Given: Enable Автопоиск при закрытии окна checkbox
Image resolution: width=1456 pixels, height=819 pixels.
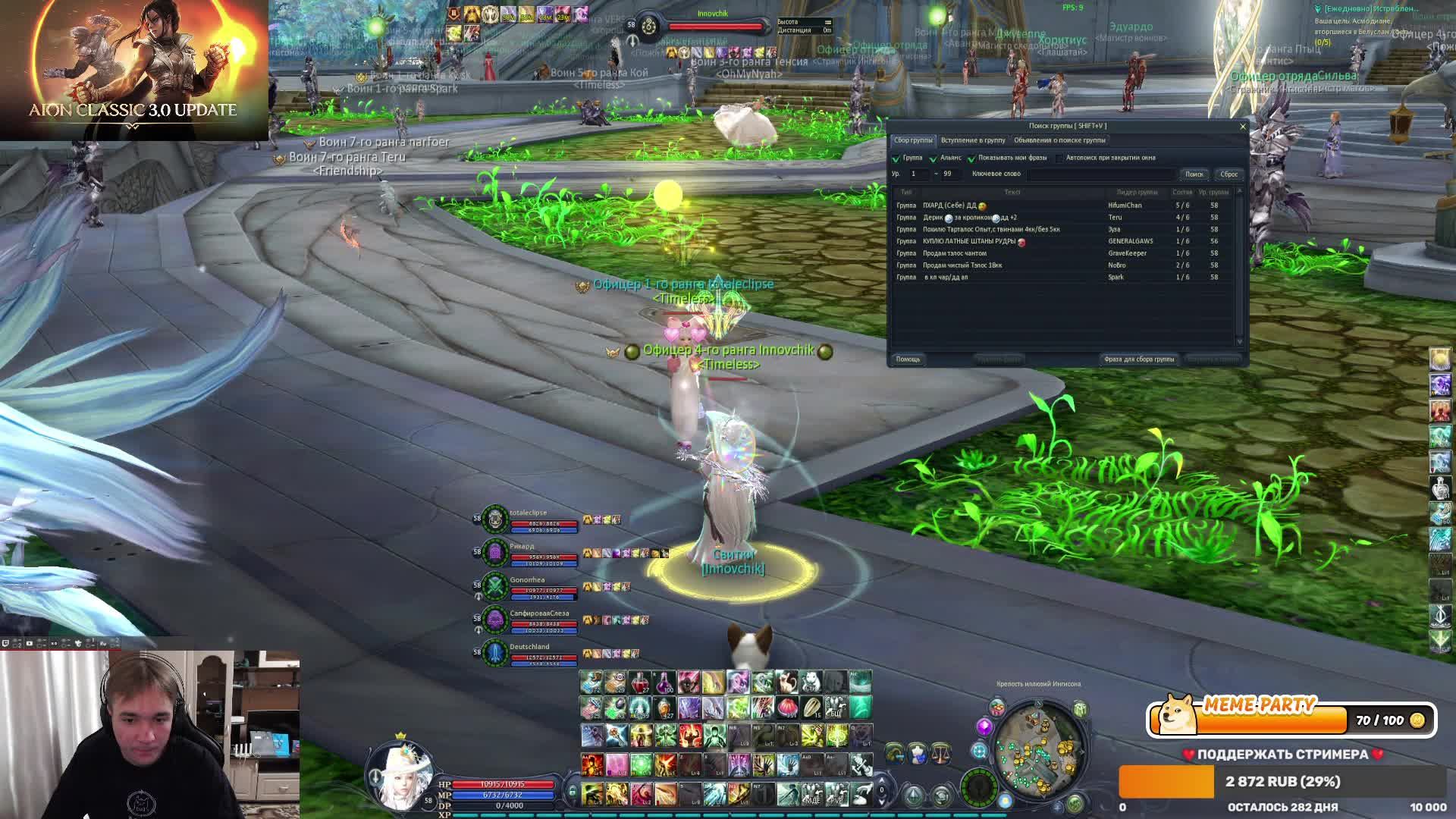Looking at the screenshot, I should click(1059, 158).
